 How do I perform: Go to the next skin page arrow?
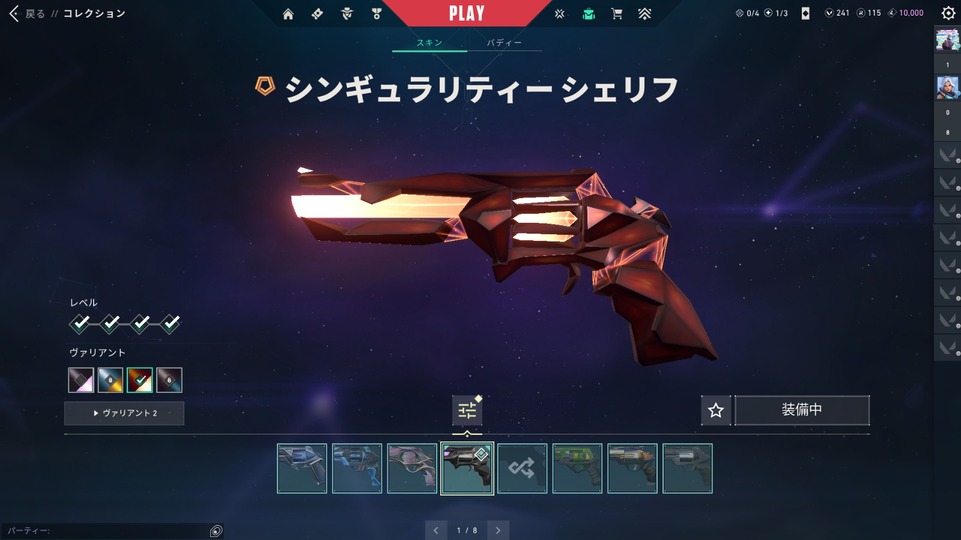point(498,529)
